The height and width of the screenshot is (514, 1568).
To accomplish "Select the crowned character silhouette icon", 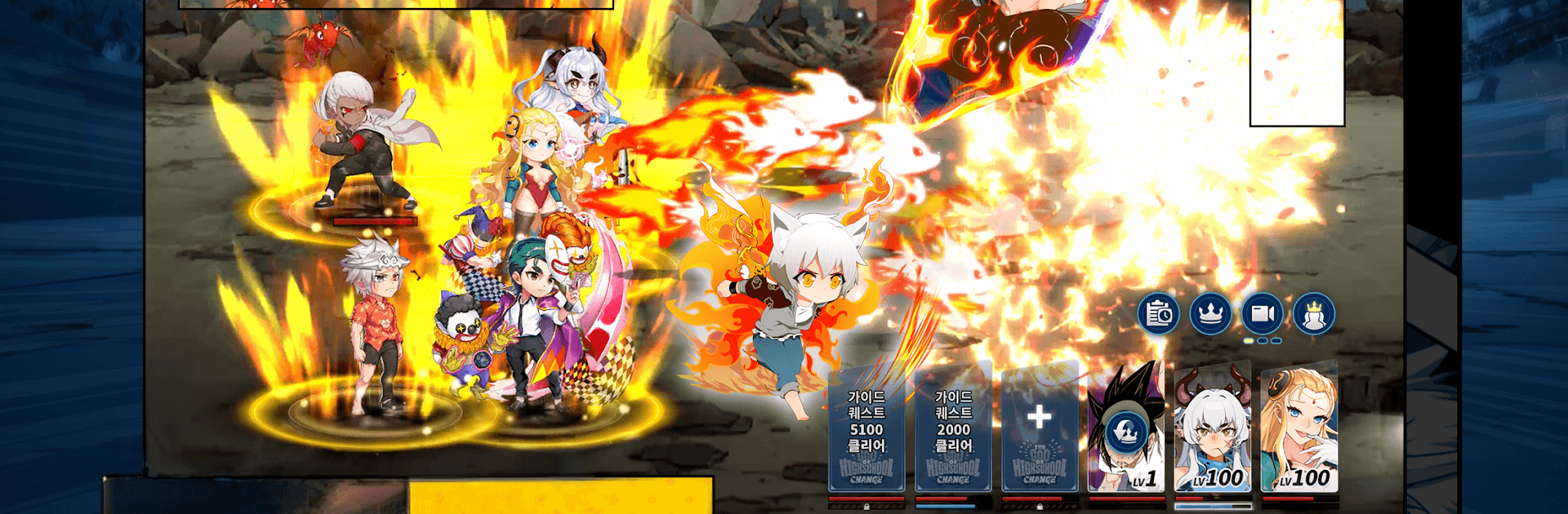I will tap(1314, 314).
